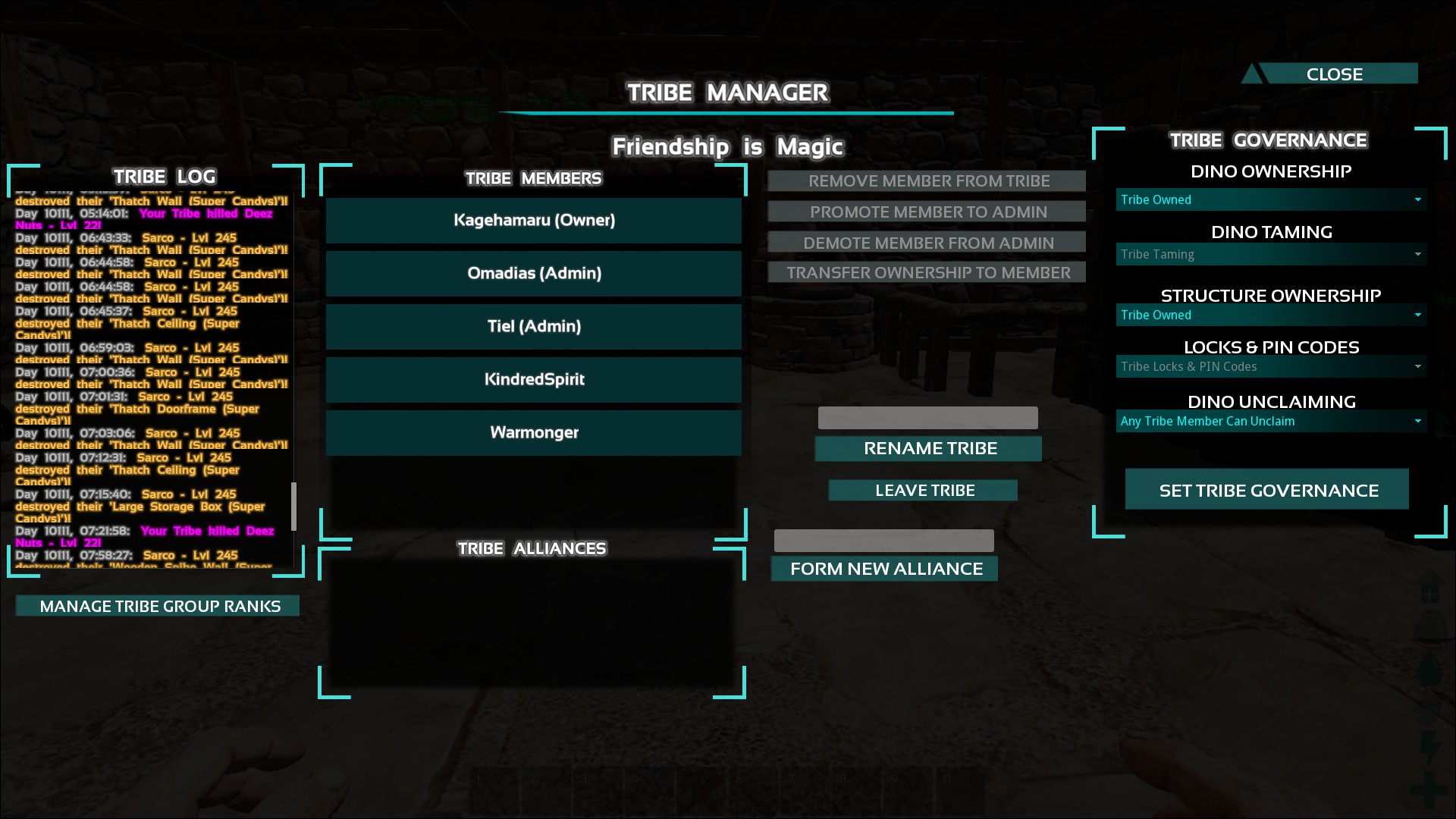Select the Warmonger member row
Viewport: 1456px width, 819px height.
[x=534, y=433]
